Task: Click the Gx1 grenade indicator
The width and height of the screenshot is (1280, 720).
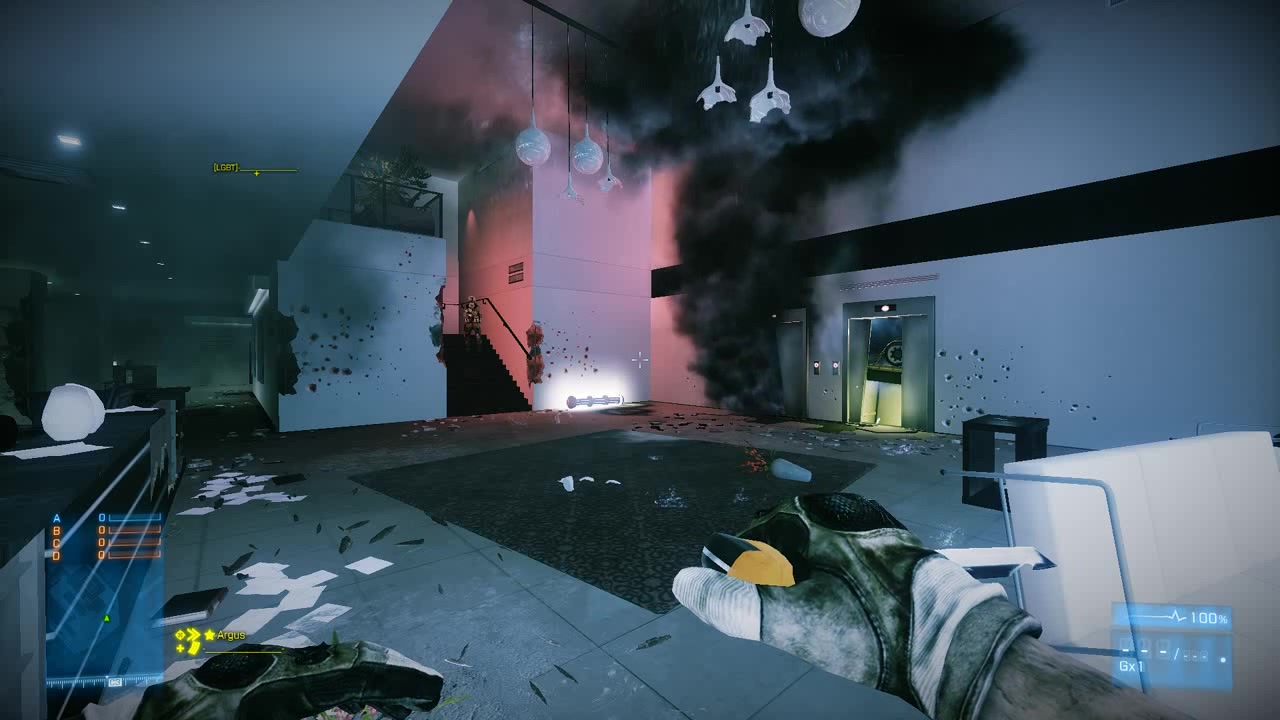Action: point(1132,666)
